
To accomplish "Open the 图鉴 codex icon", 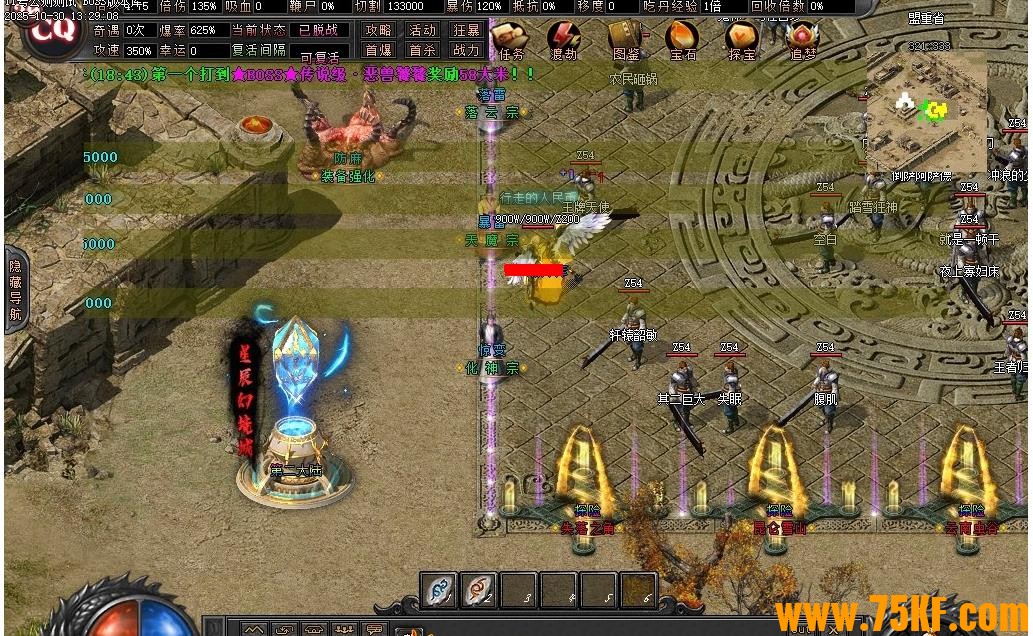I will coord(625,38).
